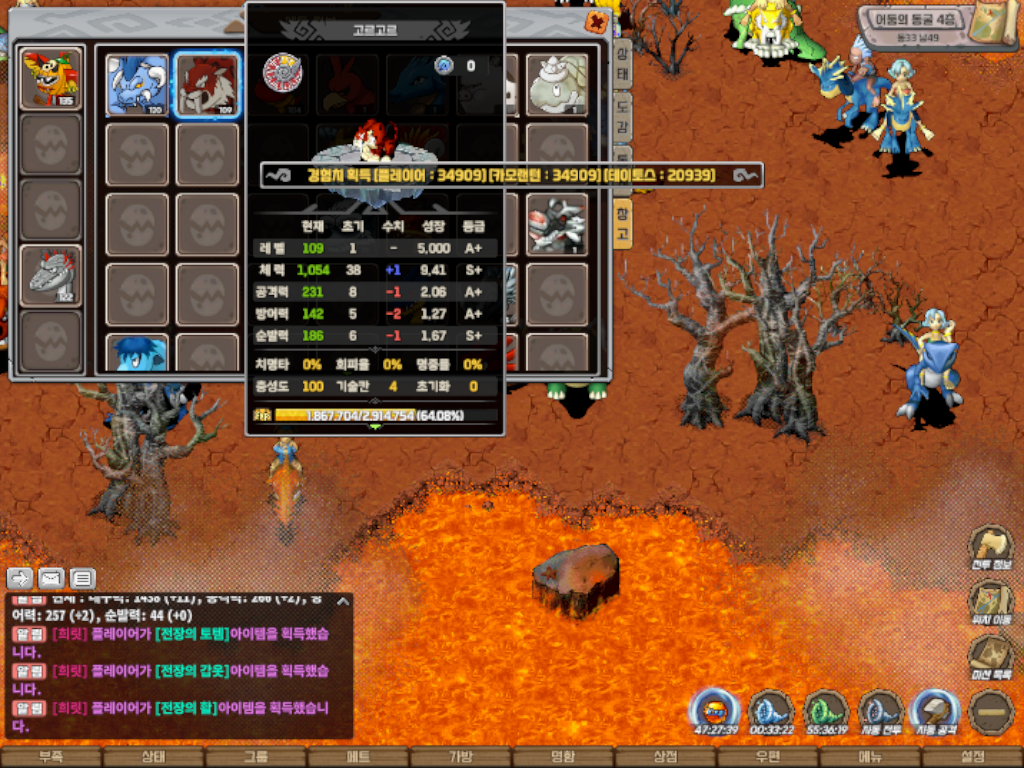Open the 위치 이동 round button
Screen dimensions: 1024x768
[991, 602]
